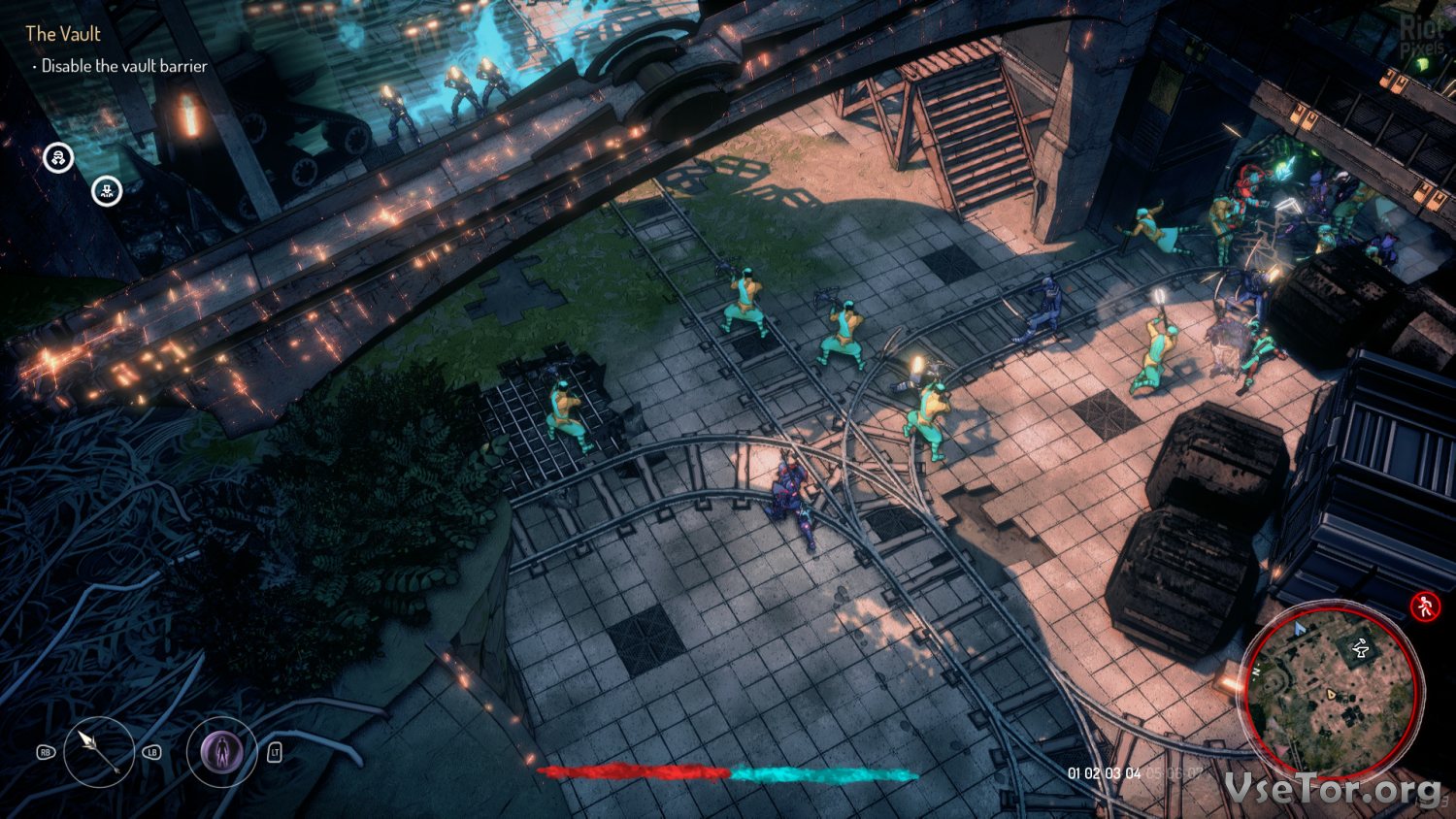Select the Disable the vault barrier objective
1456x819 pixels.
point(124,66)
